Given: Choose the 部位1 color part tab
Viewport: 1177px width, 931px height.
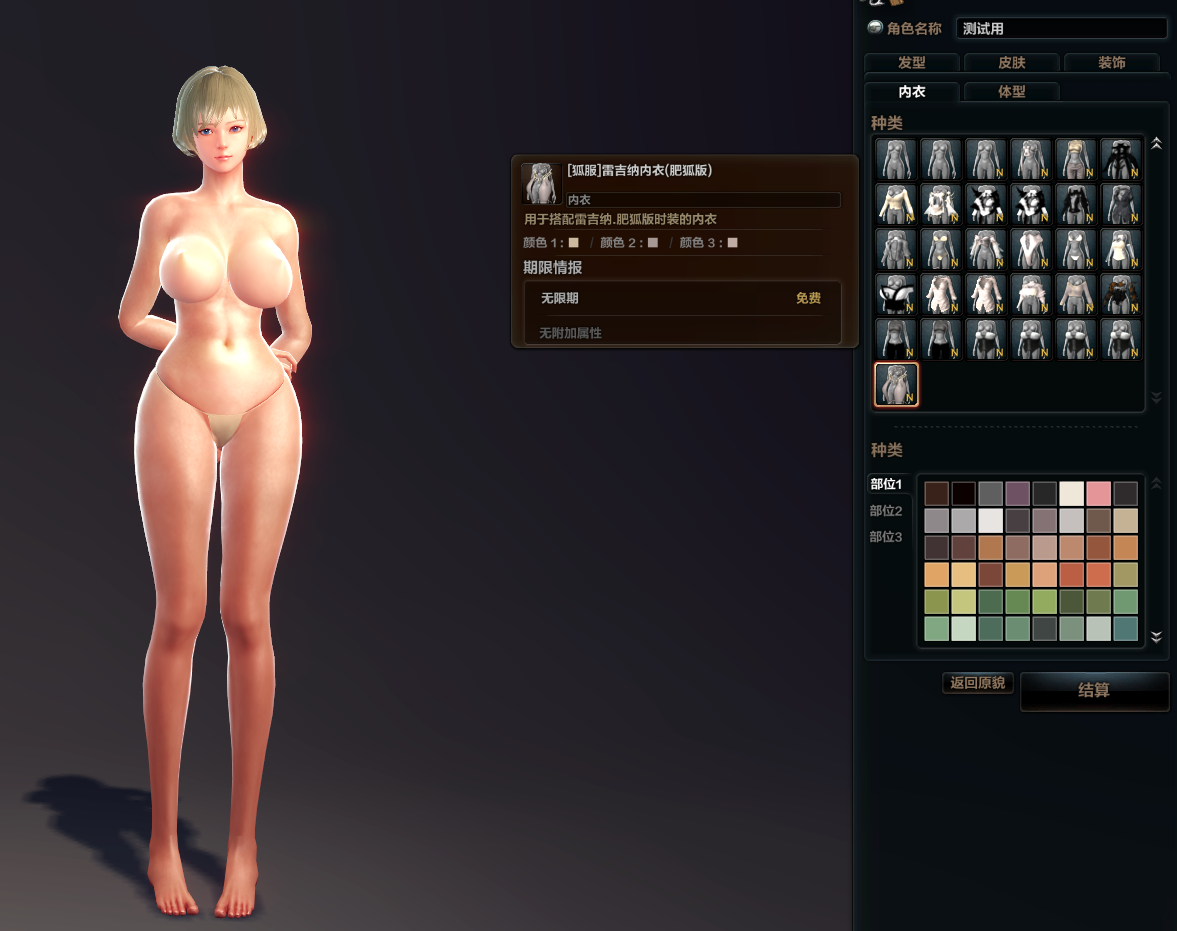Looking at the screenshot, I should point(886,484).
